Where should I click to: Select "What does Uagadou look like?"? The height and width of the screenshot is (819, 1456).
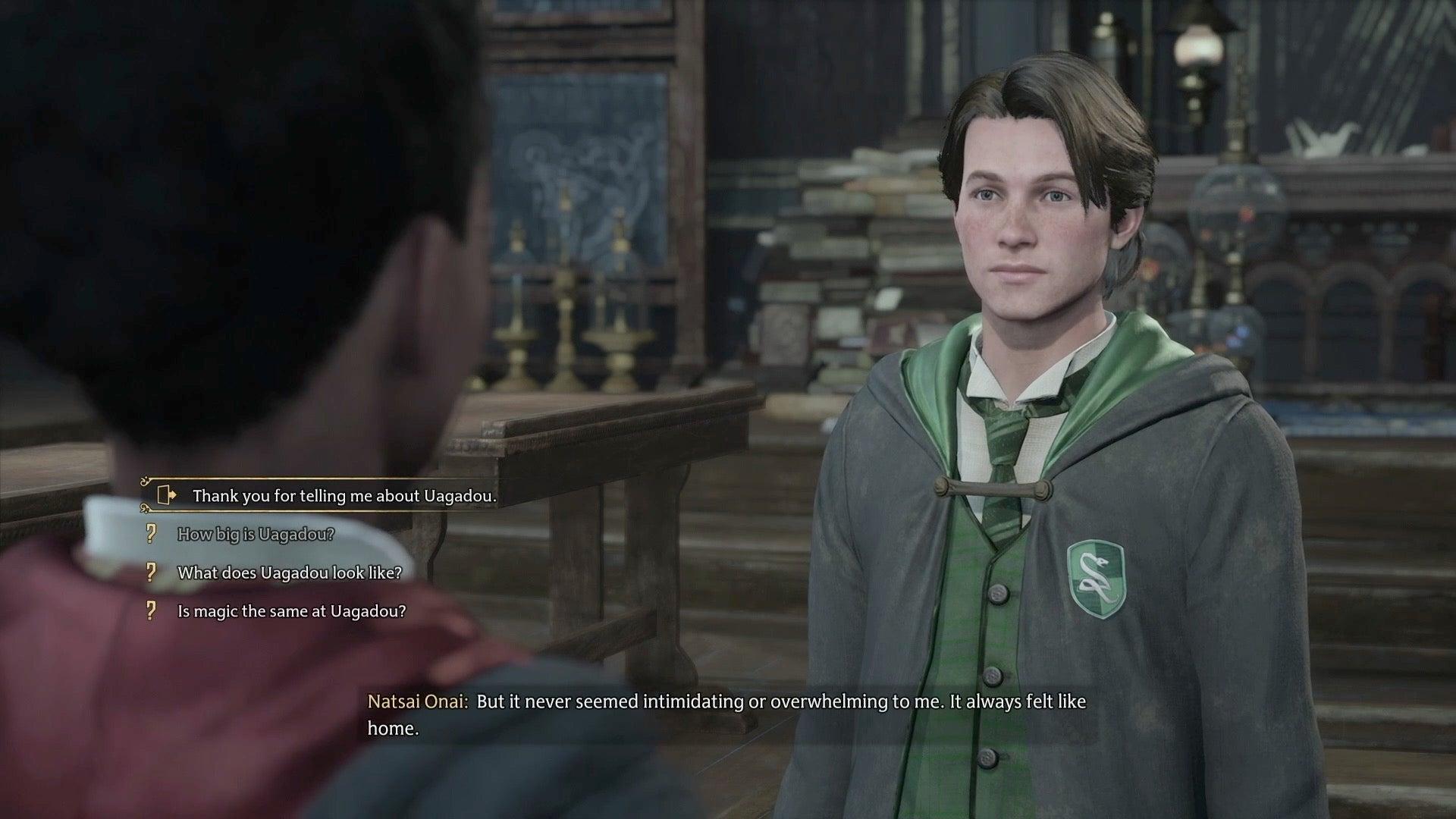click(289, 573)
